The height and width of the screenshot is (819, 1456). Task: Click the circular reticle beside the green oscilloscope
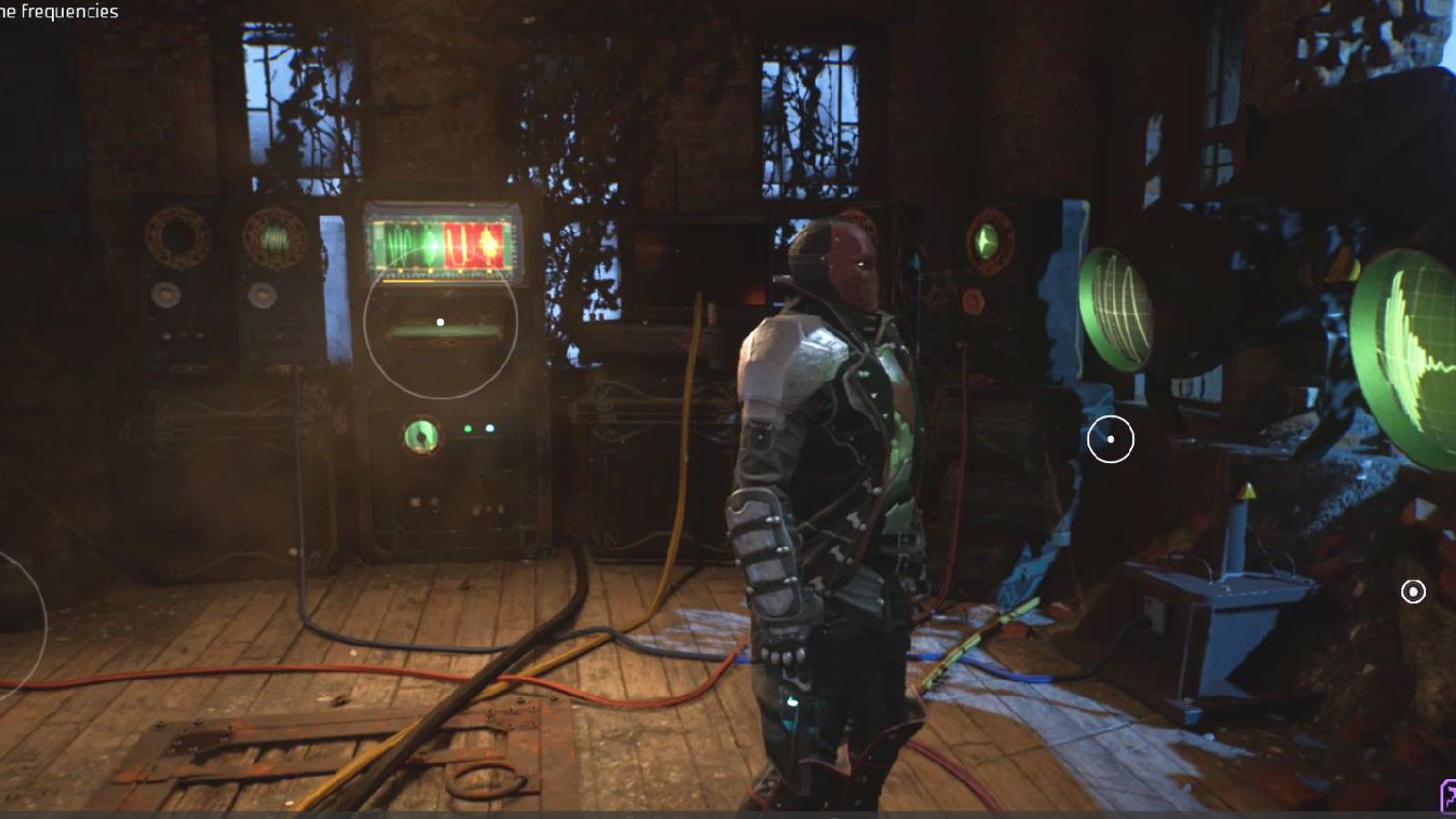(1108, 439)
